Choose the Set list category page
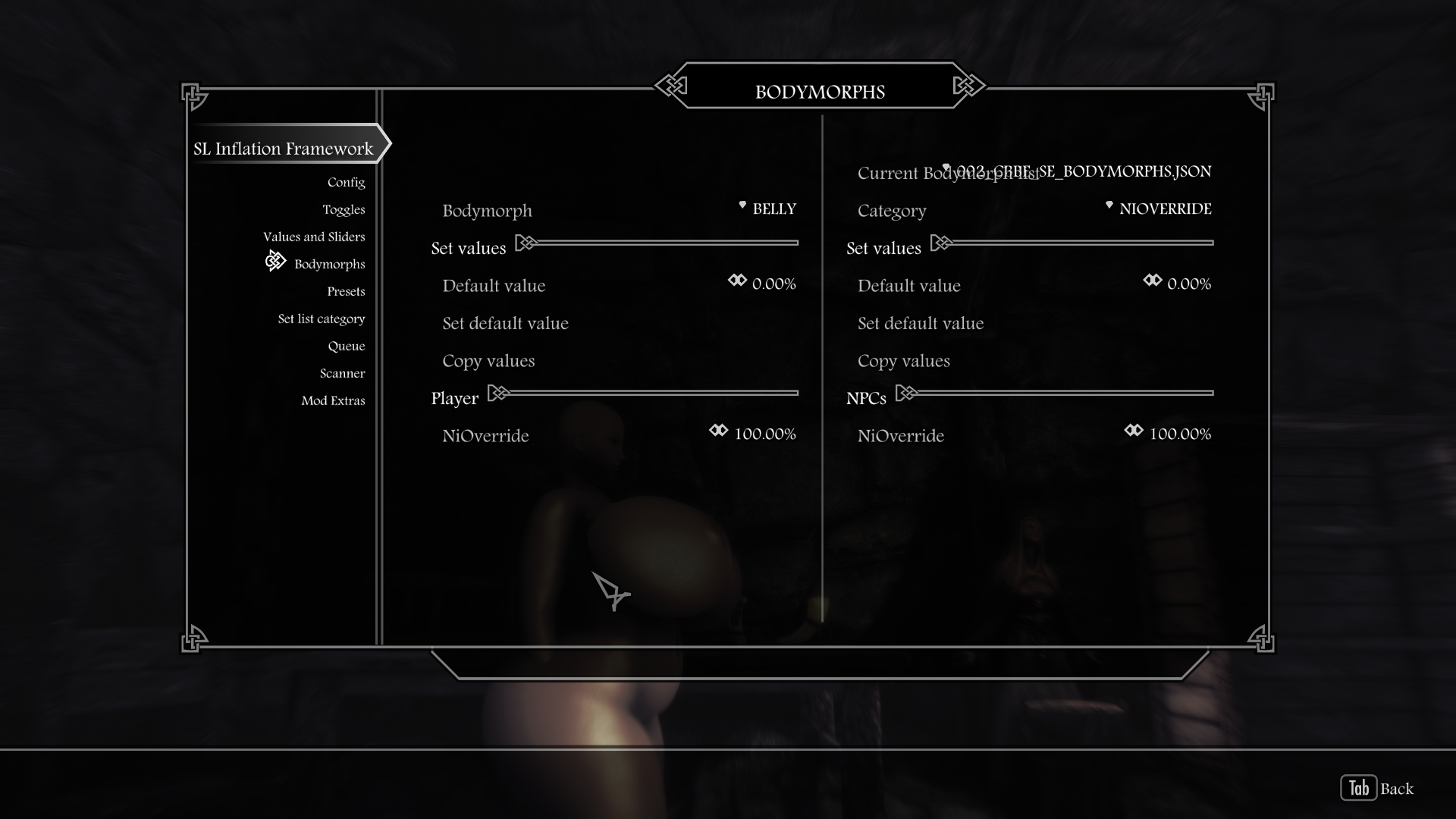 point(321,319)
